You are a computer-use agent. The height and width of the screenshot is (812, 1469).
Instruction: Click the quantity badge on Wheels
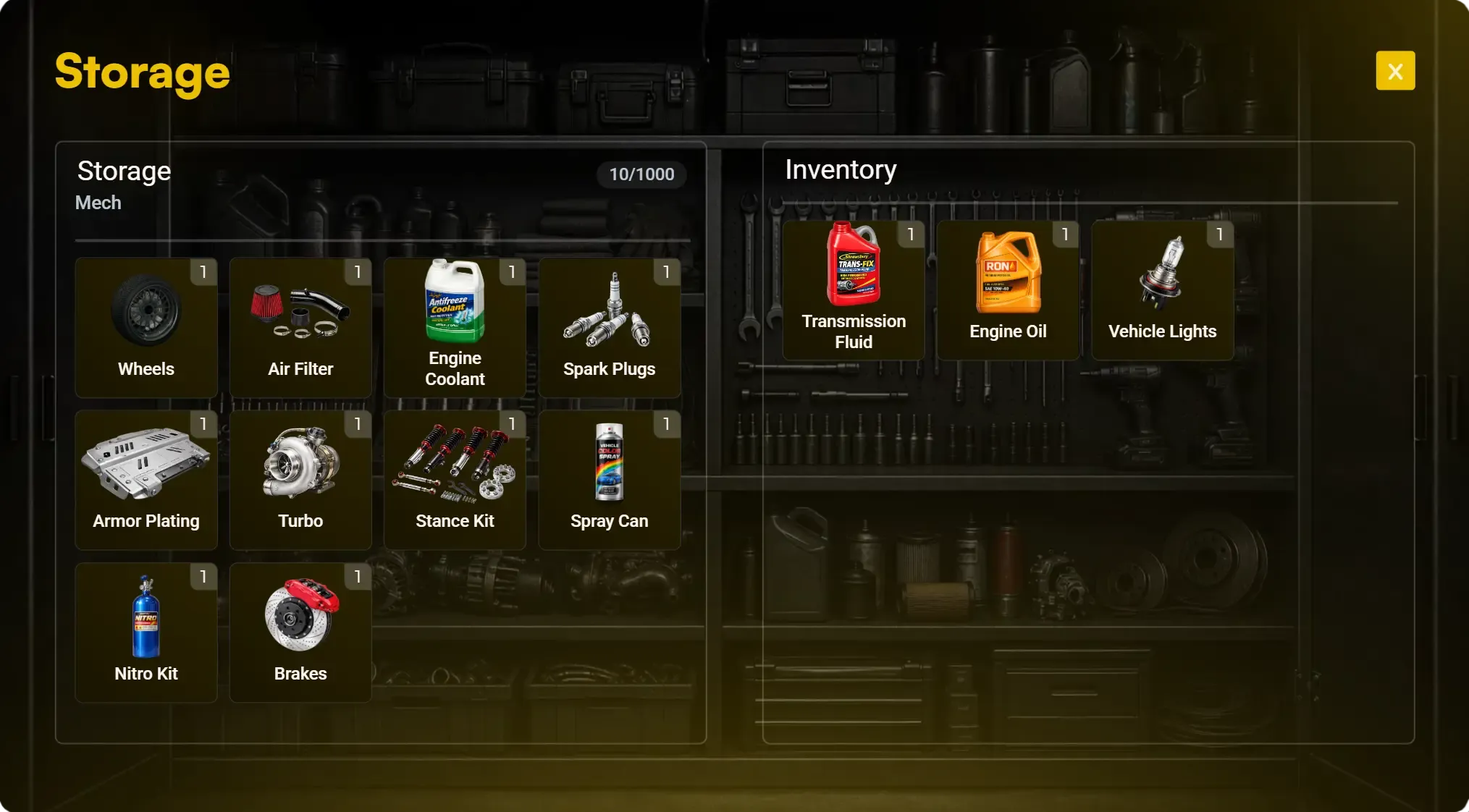coord(203,273)
